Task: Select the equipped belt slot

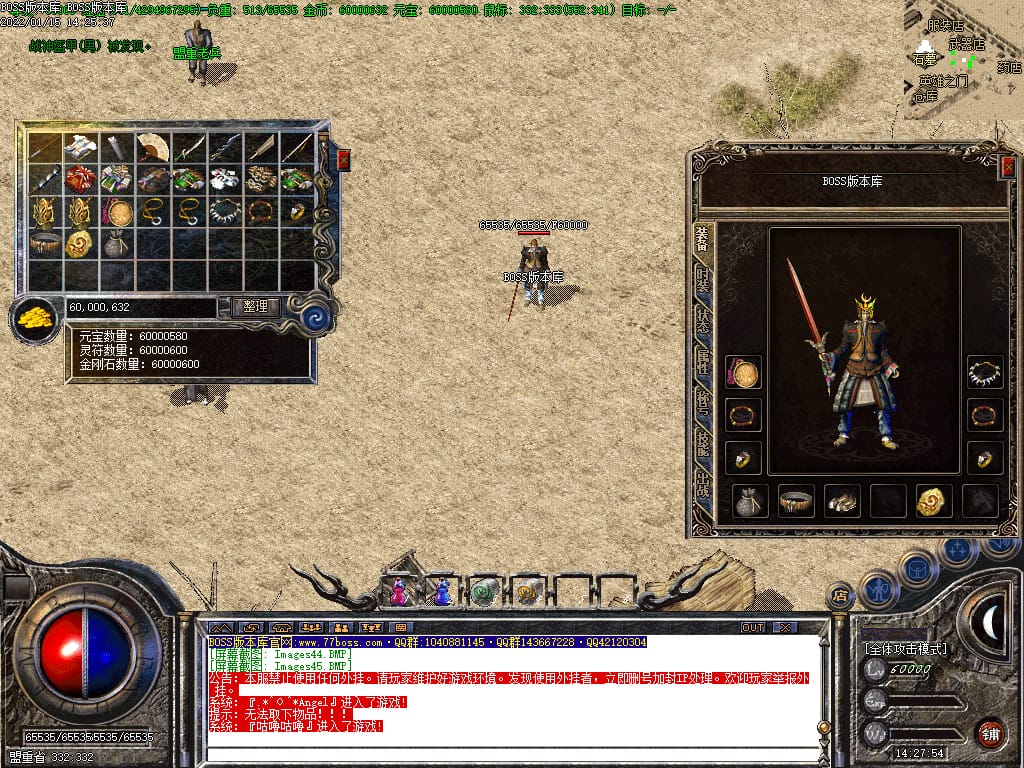Action: click(x=796, y=501)
